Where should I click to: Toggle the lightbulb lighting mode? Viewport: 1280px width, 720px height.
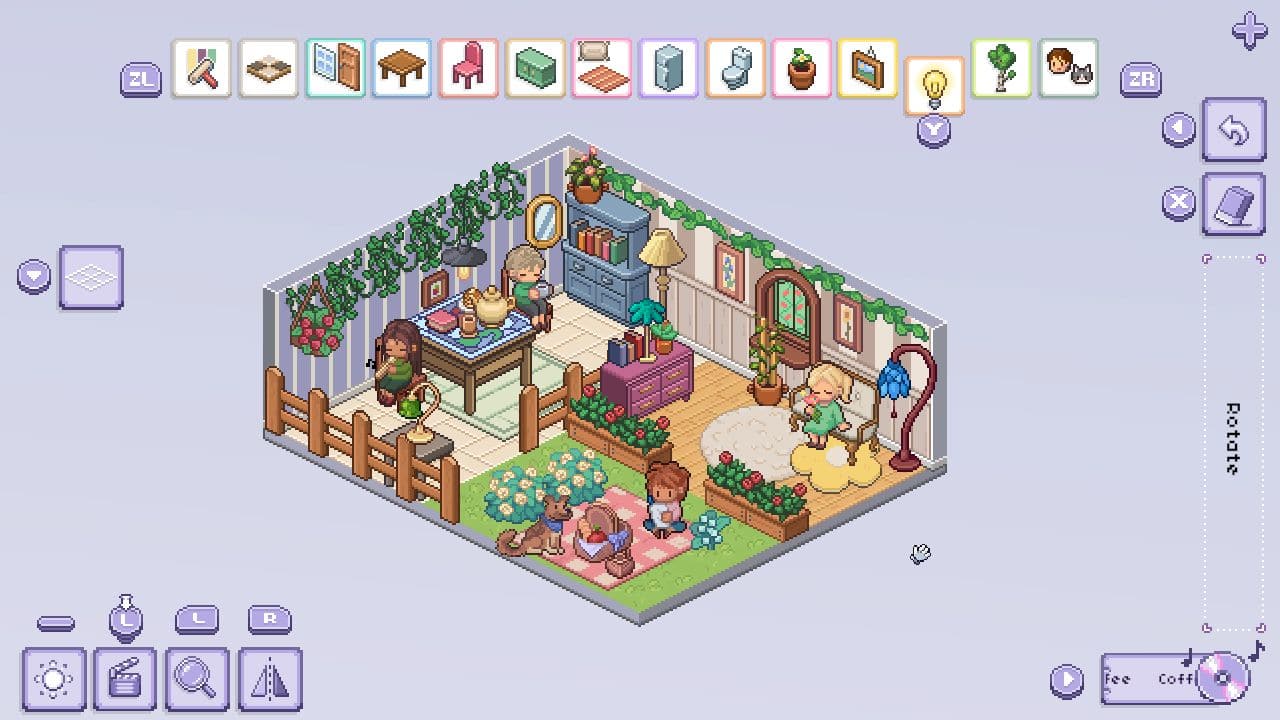pyautogui.click(x=932, y=85)
